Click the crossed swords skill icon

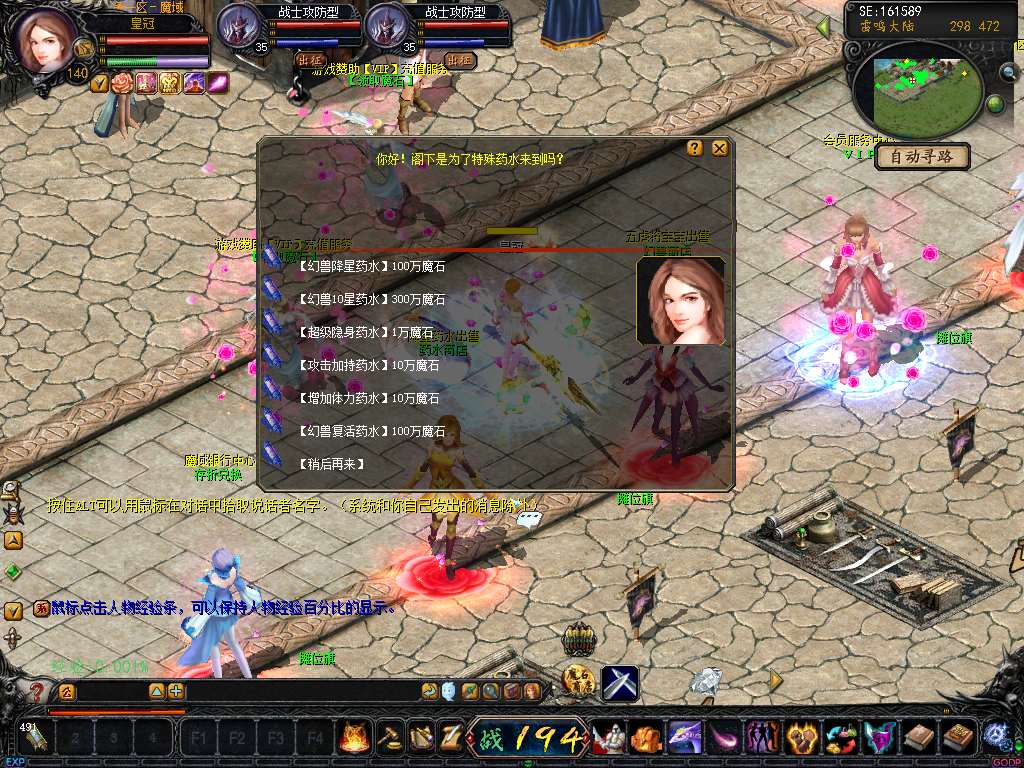click(x=619, y=683)
